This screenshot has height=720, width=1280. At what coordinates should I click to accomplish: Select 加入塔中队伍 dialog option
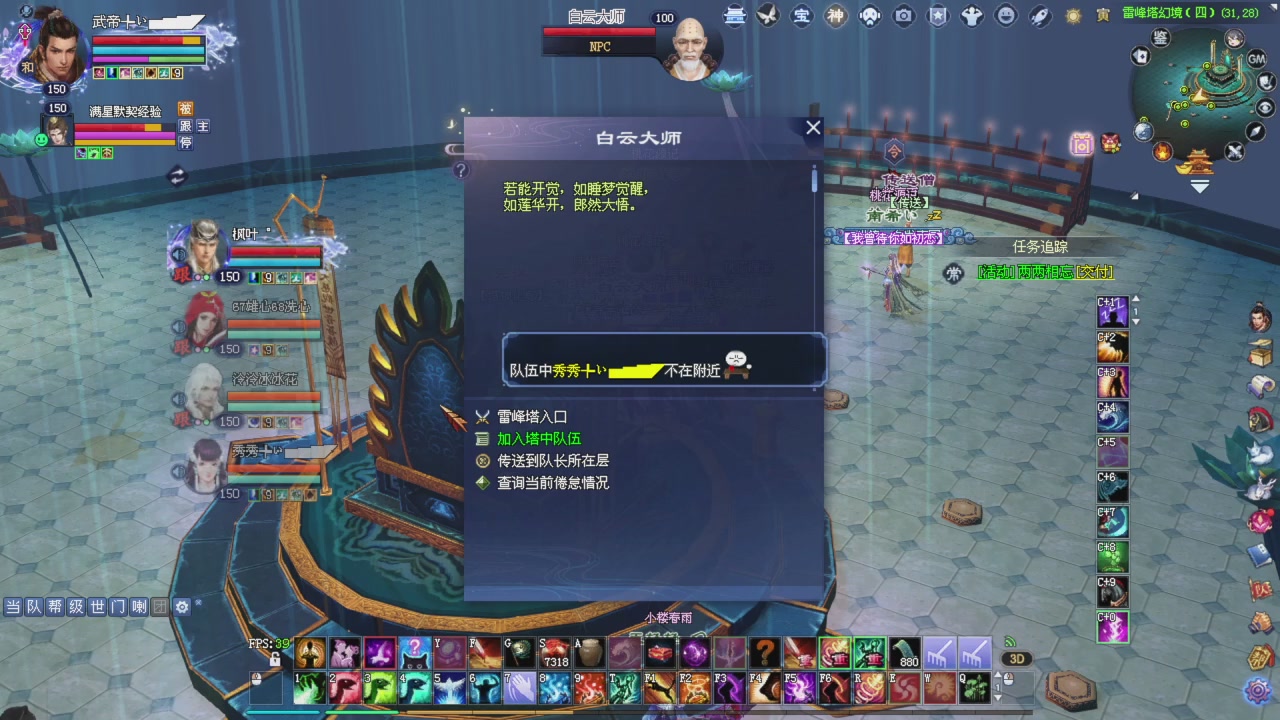point(541,438)
